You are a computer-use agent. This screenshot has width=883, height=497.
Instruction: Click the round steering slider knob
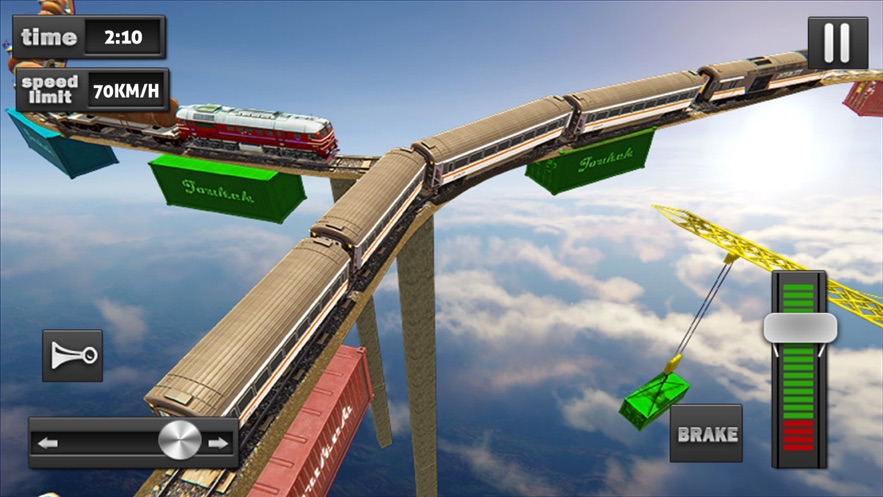click(179, 441)
